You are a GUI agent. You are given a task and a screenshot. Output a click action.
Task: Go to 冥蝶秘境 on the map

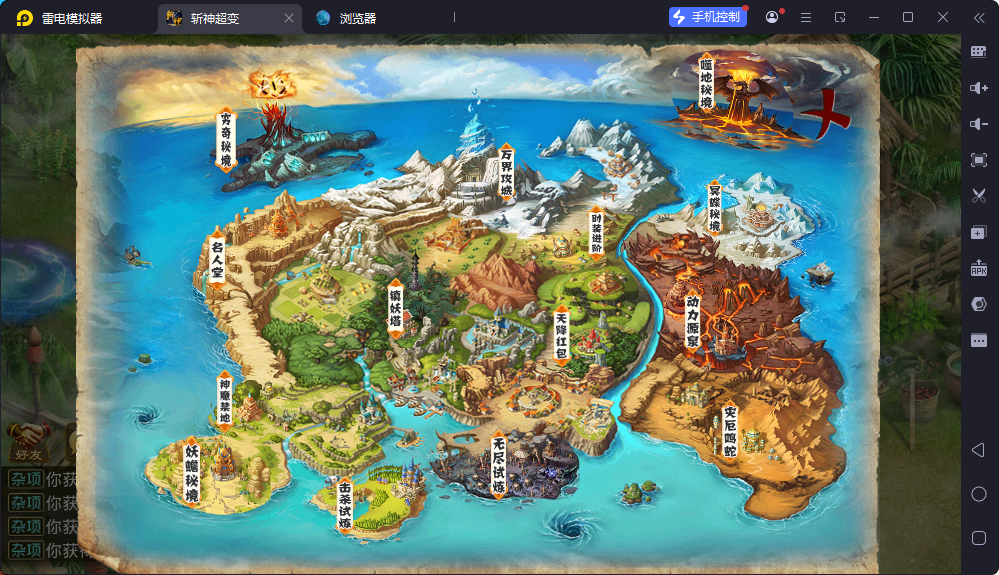(x=714, y=208)
